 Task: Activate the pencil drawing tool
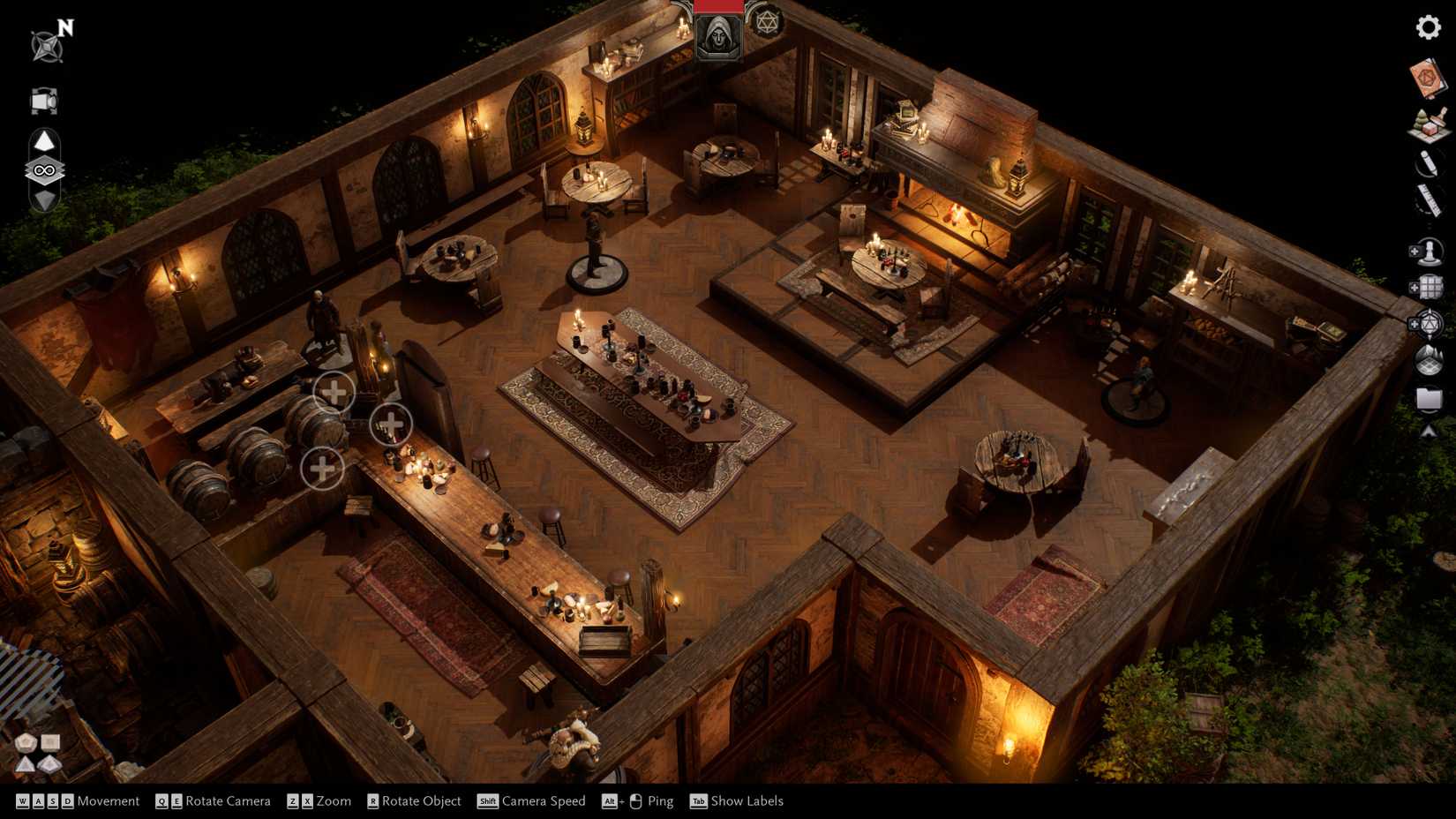(x=1428, y=163)
